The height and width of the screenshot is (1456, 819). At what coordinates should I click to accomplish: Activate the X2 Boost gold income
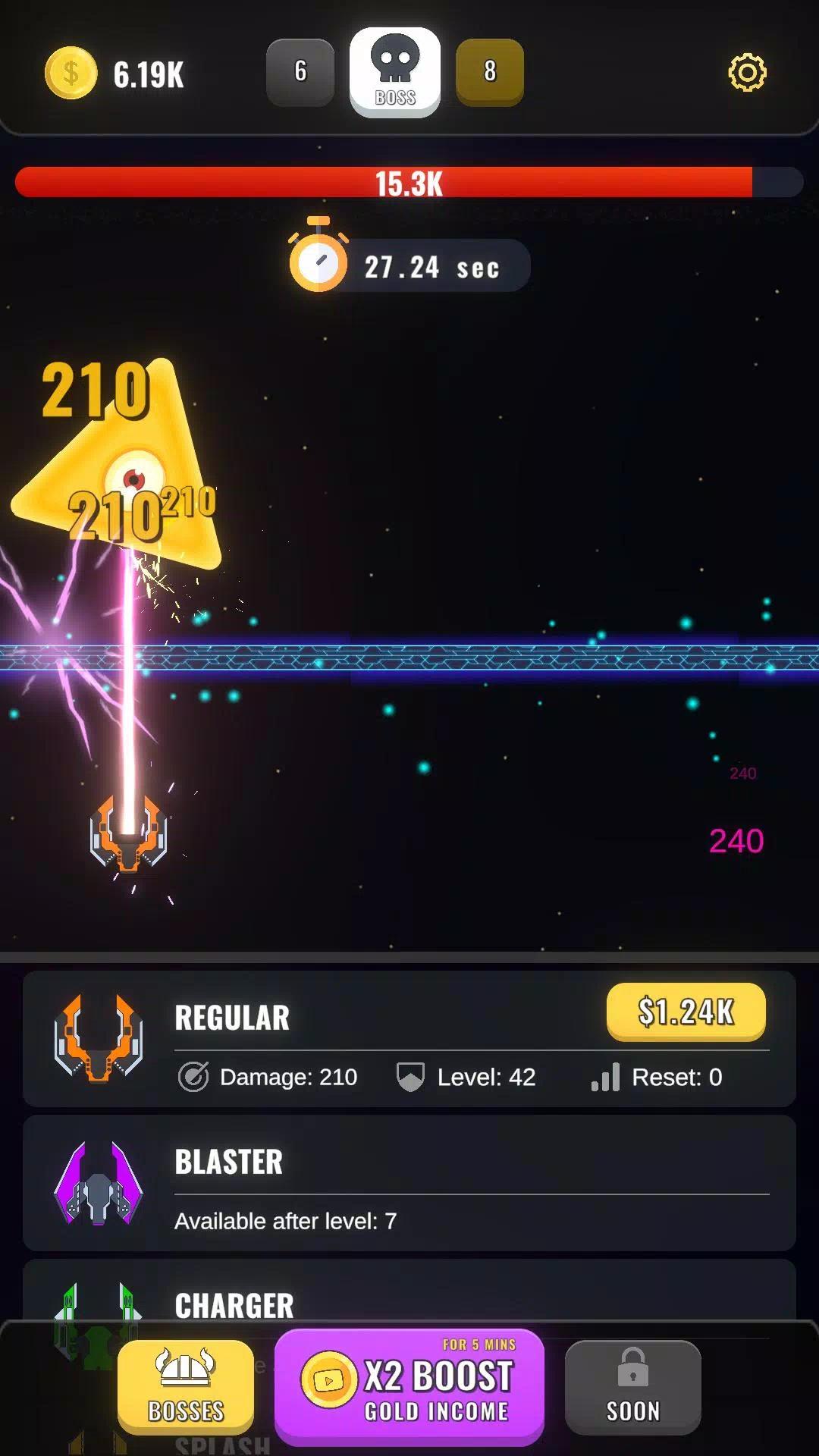pyautogui.click(x=409, y=1386)
